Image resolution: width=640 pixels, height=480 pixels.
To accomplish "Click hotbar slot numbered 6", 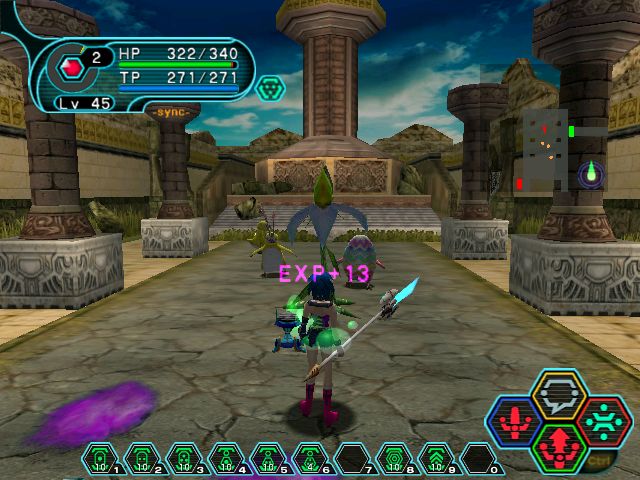I will click(x=310, y=461).
